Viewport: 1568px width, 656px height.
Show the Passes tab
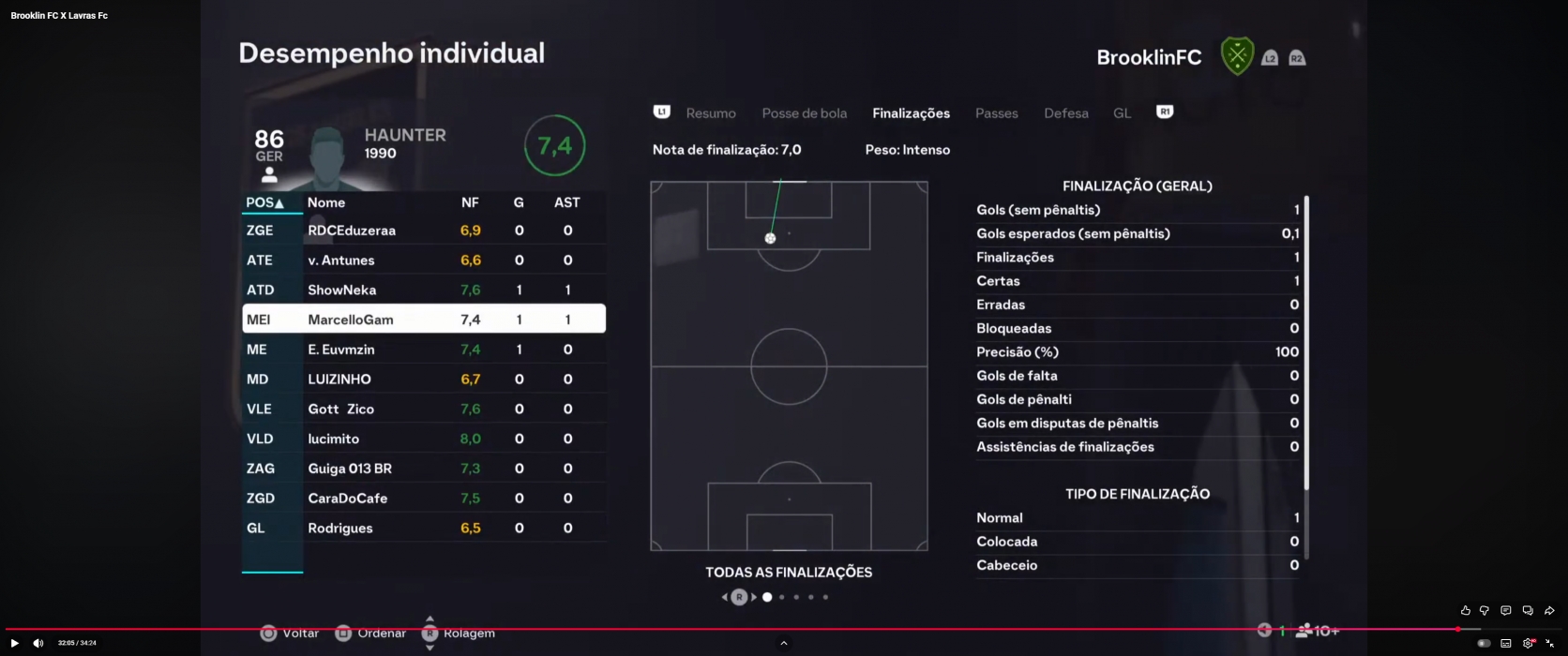pos(996,113)
